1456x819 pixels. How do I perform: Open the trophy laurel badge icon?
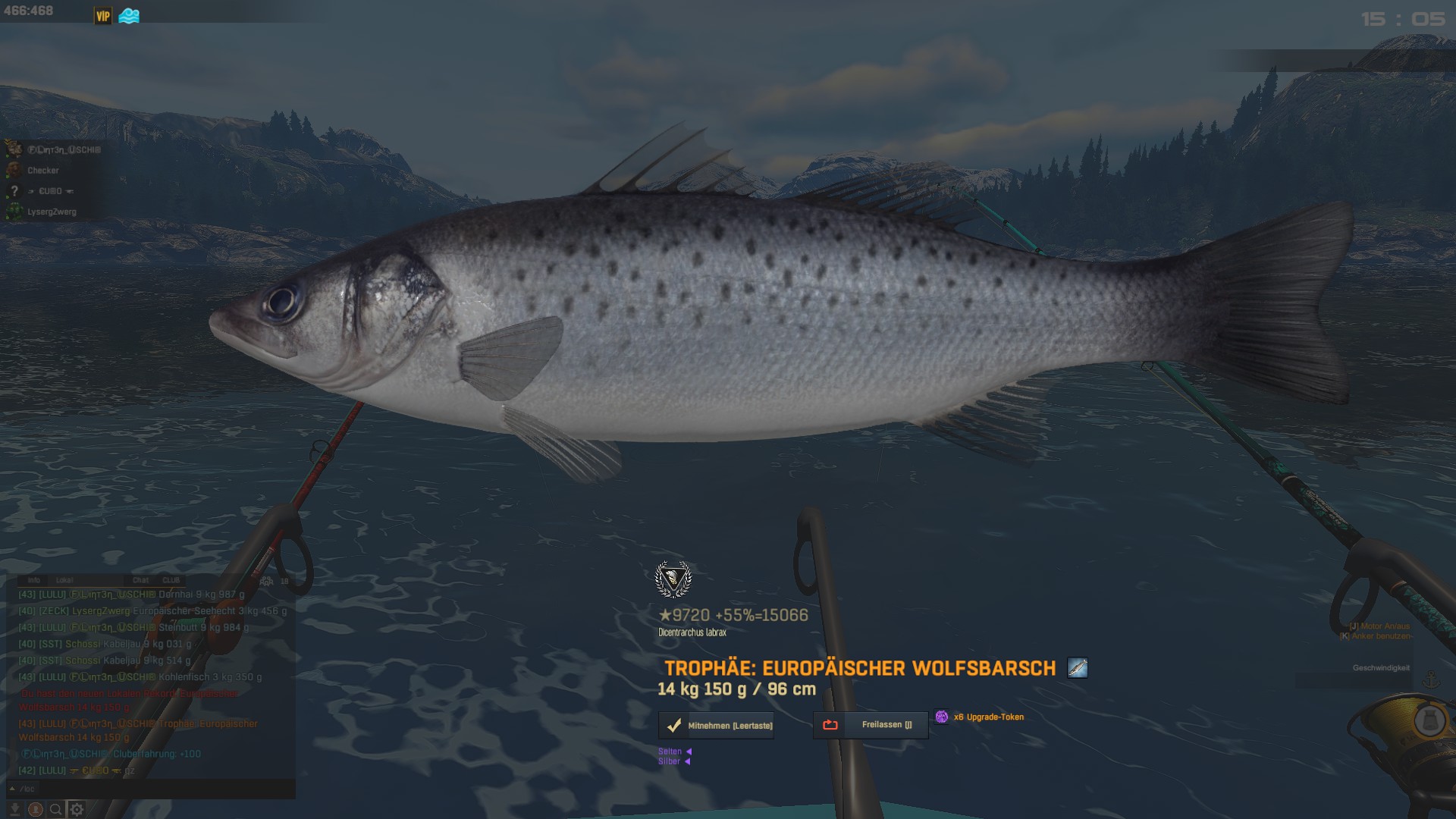(673, 580)
